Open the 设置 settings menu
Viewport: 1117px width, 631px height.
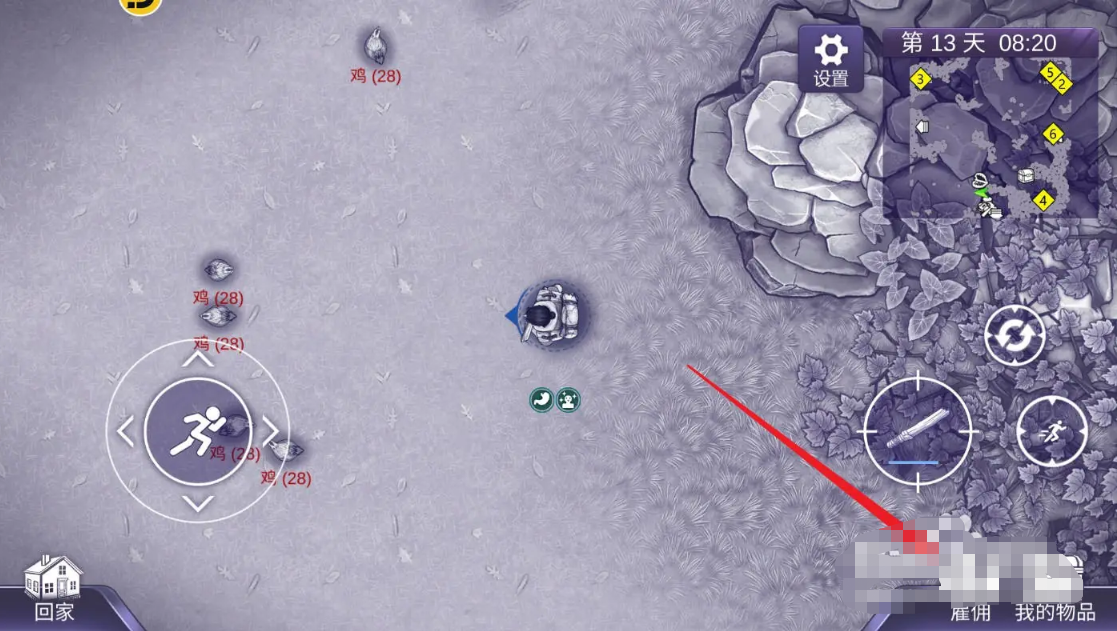pyautogui.click(x=830, y=58)
